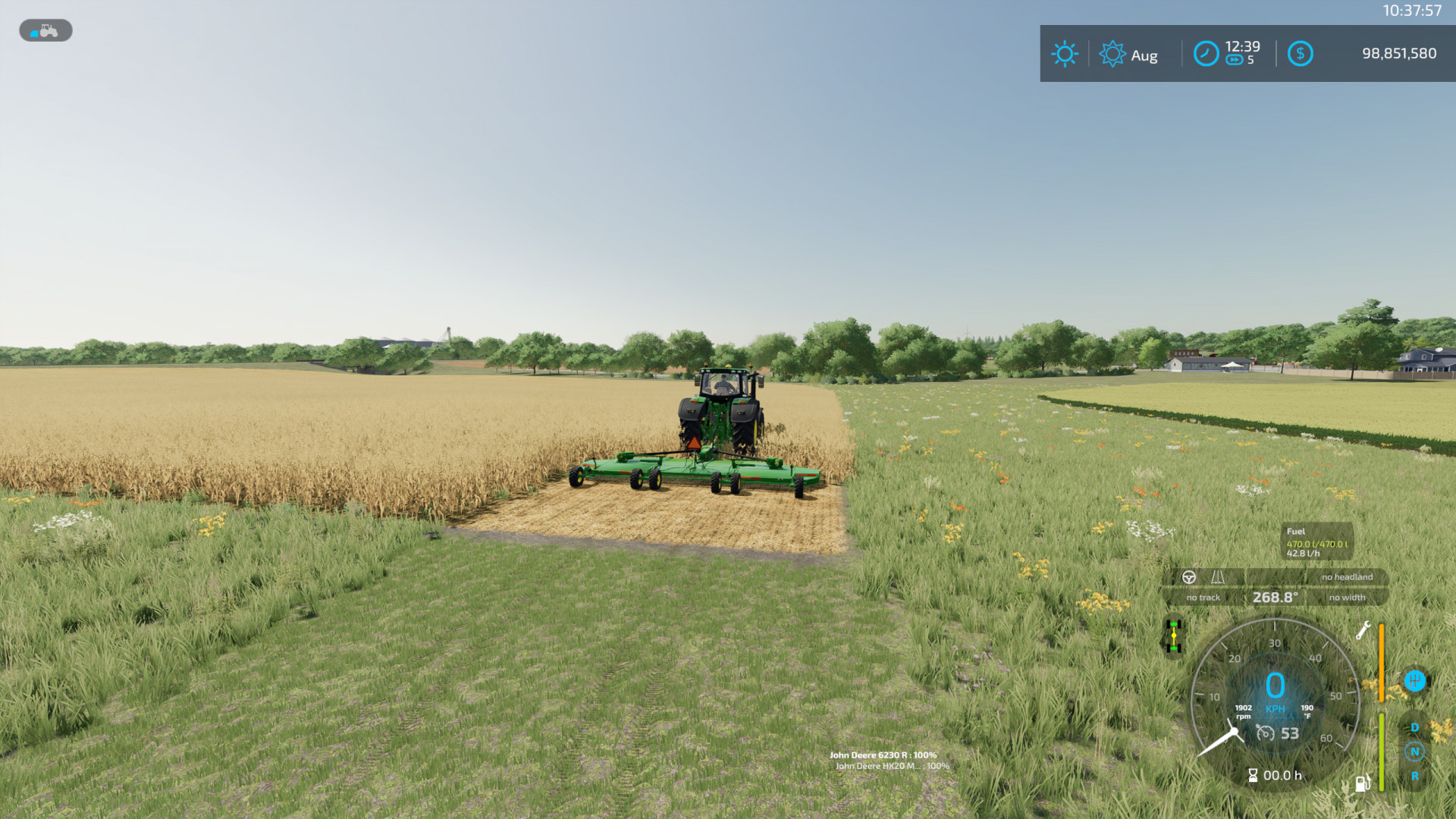Click the dollar sign money icon

[x=1300, y=54]
